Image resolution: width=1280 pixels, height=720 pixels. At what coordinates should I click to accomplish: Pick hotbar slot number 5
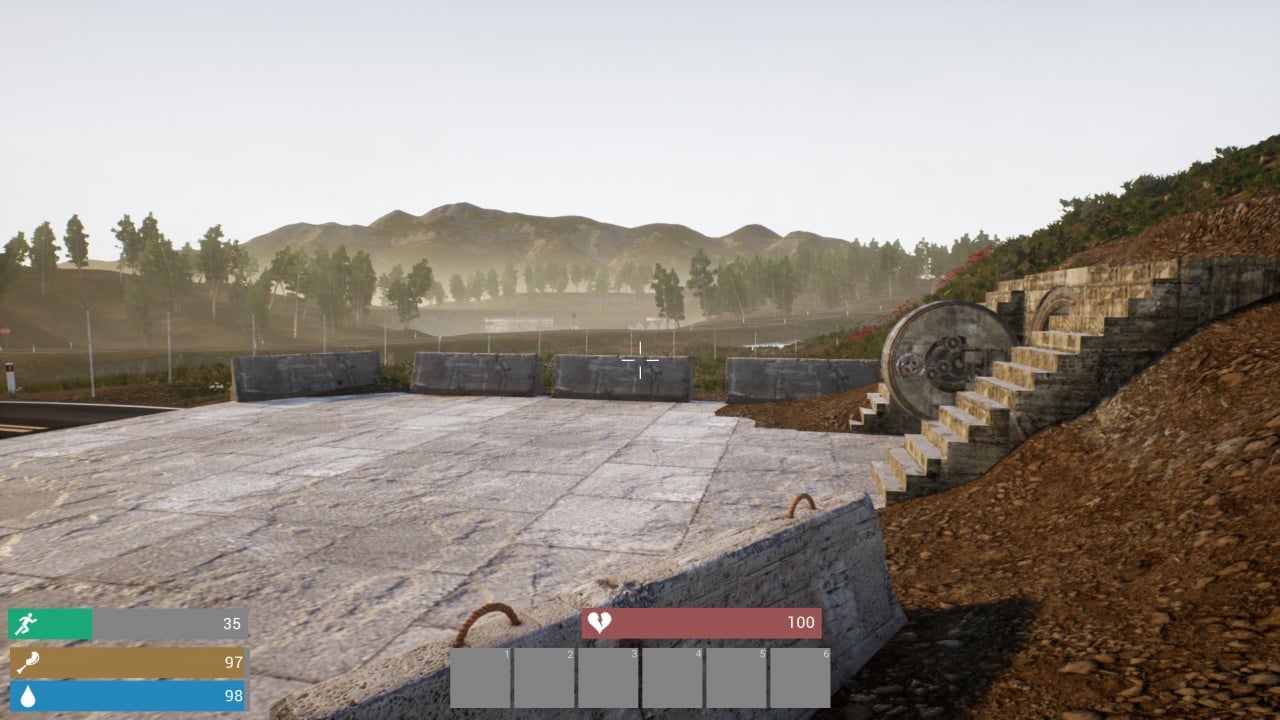[736, 678]
